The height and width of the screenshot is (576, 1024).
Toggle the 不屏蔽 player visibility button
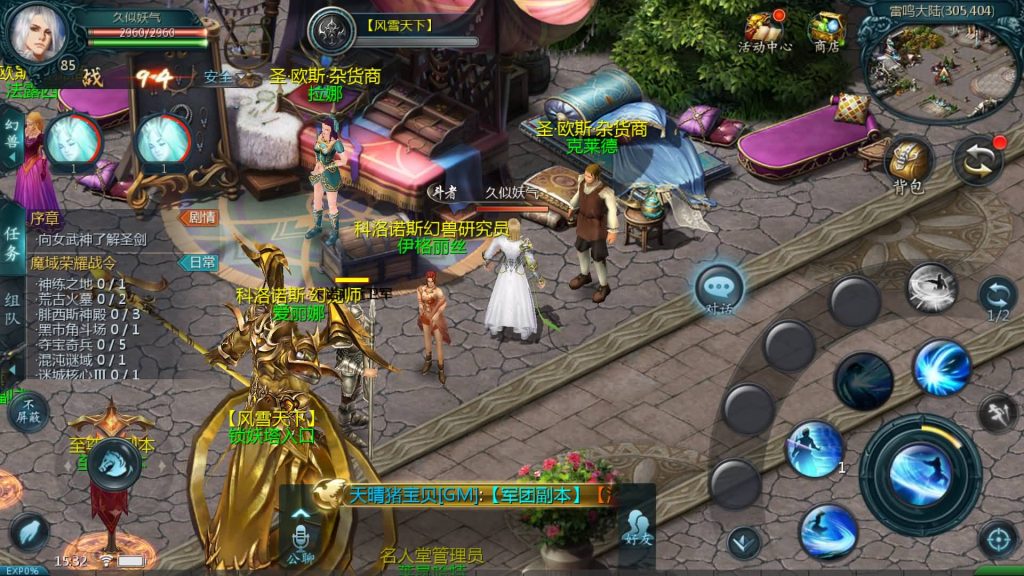point(26,412)
